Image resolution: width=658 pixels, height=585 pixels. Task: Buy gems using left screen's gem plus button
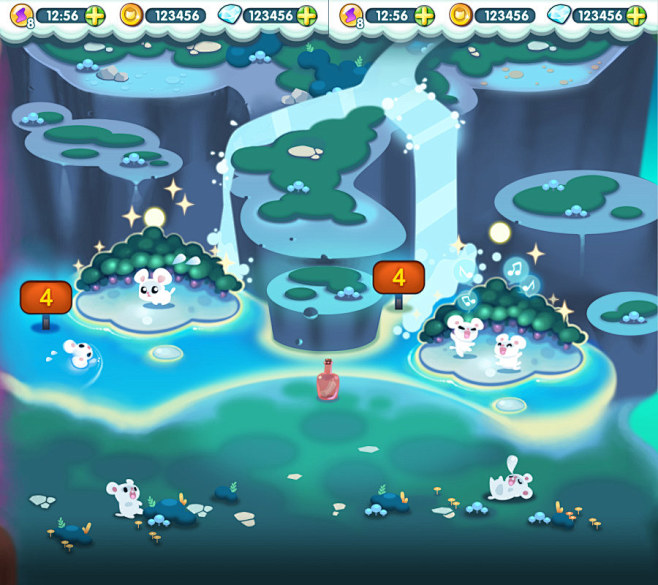pyautogui.click(x=307, y=15)
